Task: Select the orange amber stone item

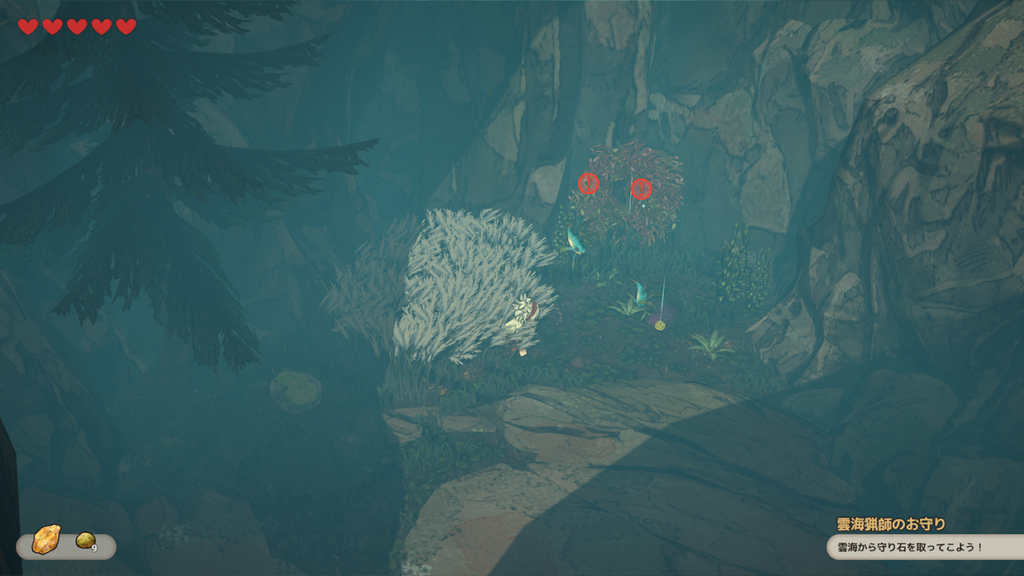Action: click(46, 540)
